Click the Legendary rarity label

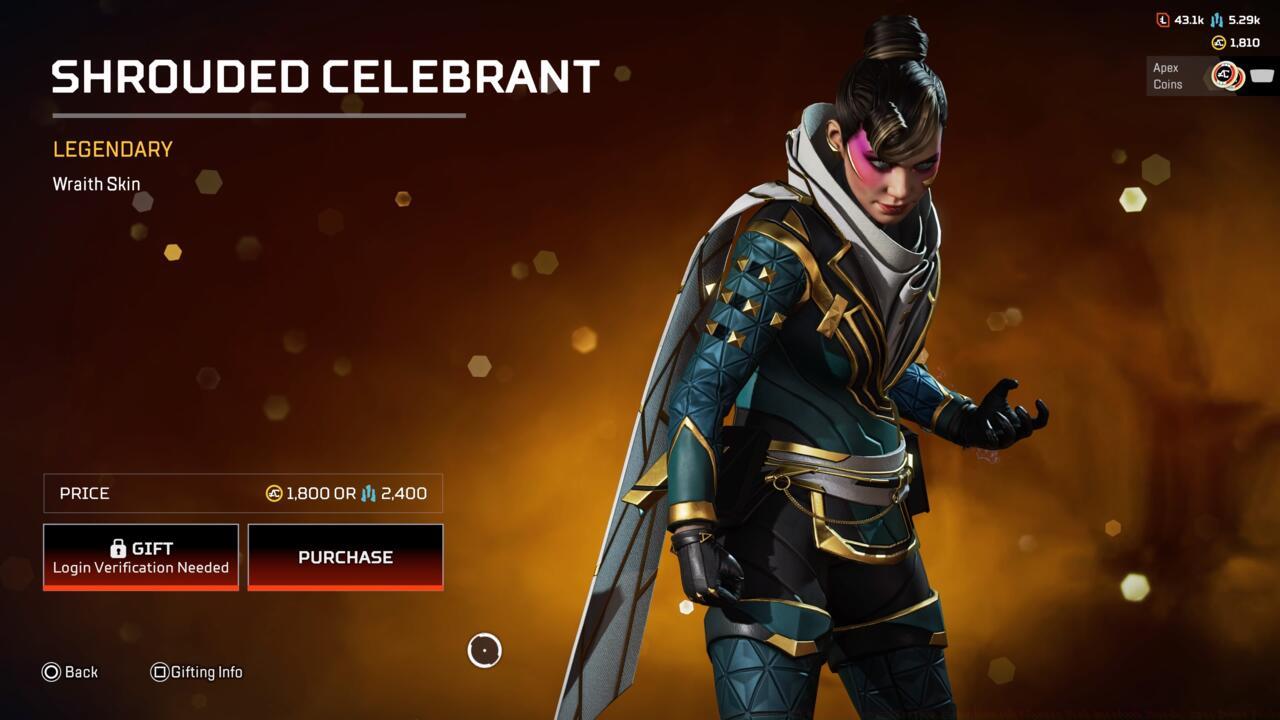(x=111, y=148)
